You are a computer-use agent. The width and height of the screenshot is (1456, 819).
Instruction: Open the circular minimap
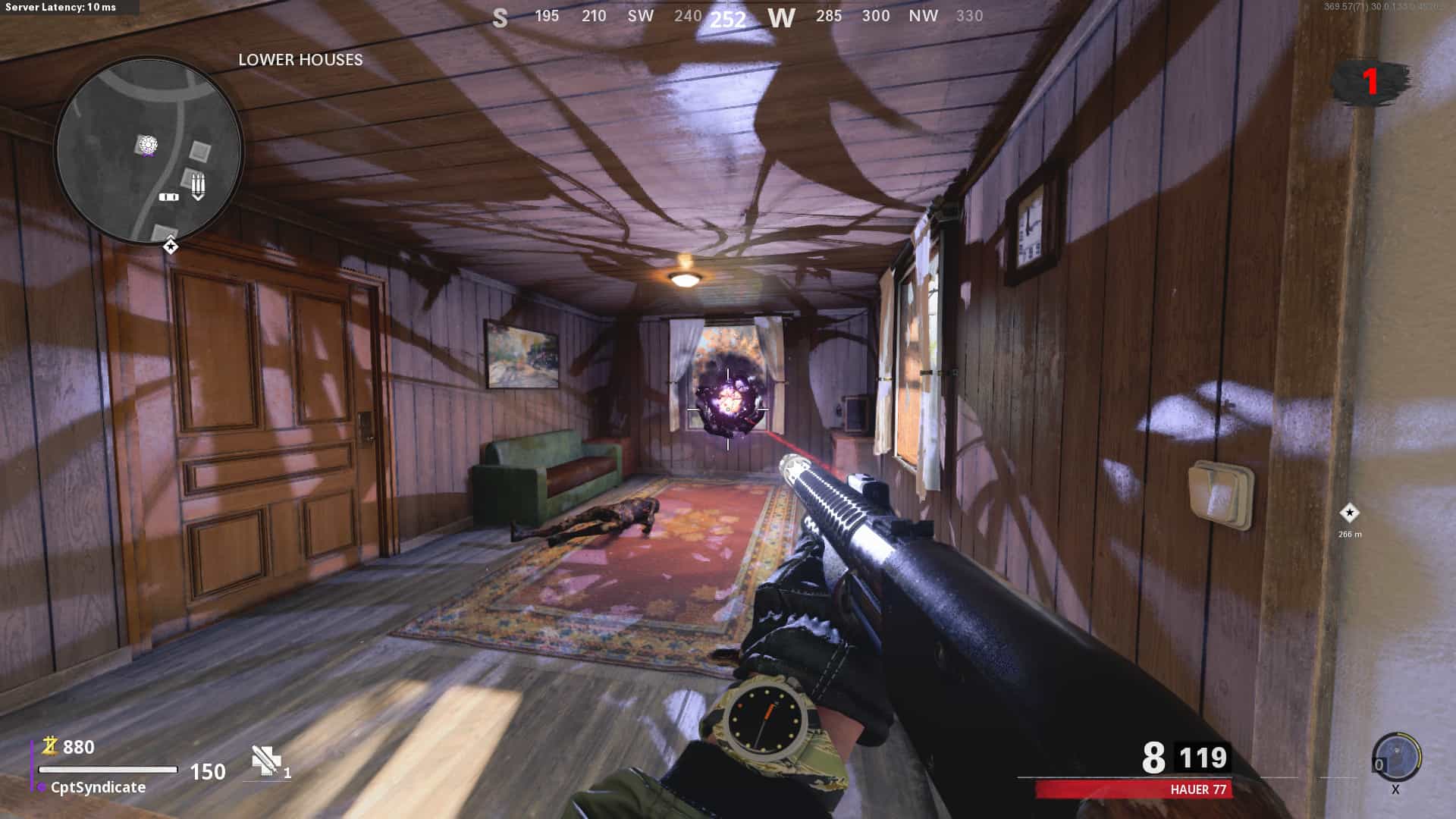pos(149,150)
